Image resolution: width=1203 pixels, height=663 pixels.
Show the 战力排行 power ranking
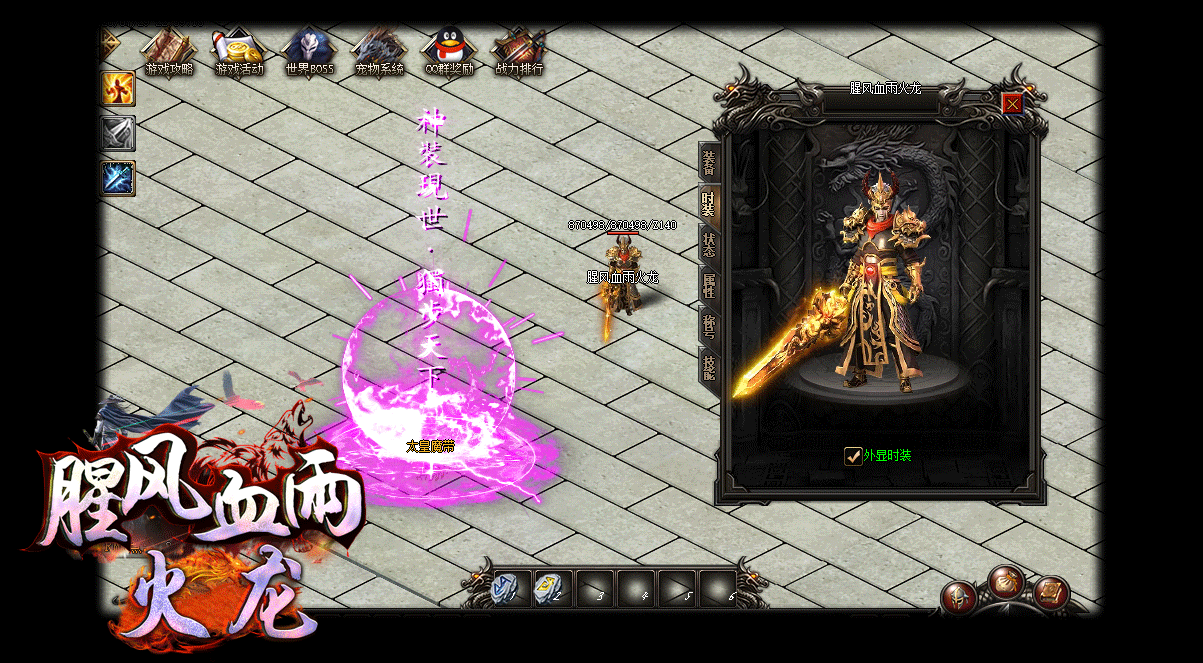519,50
